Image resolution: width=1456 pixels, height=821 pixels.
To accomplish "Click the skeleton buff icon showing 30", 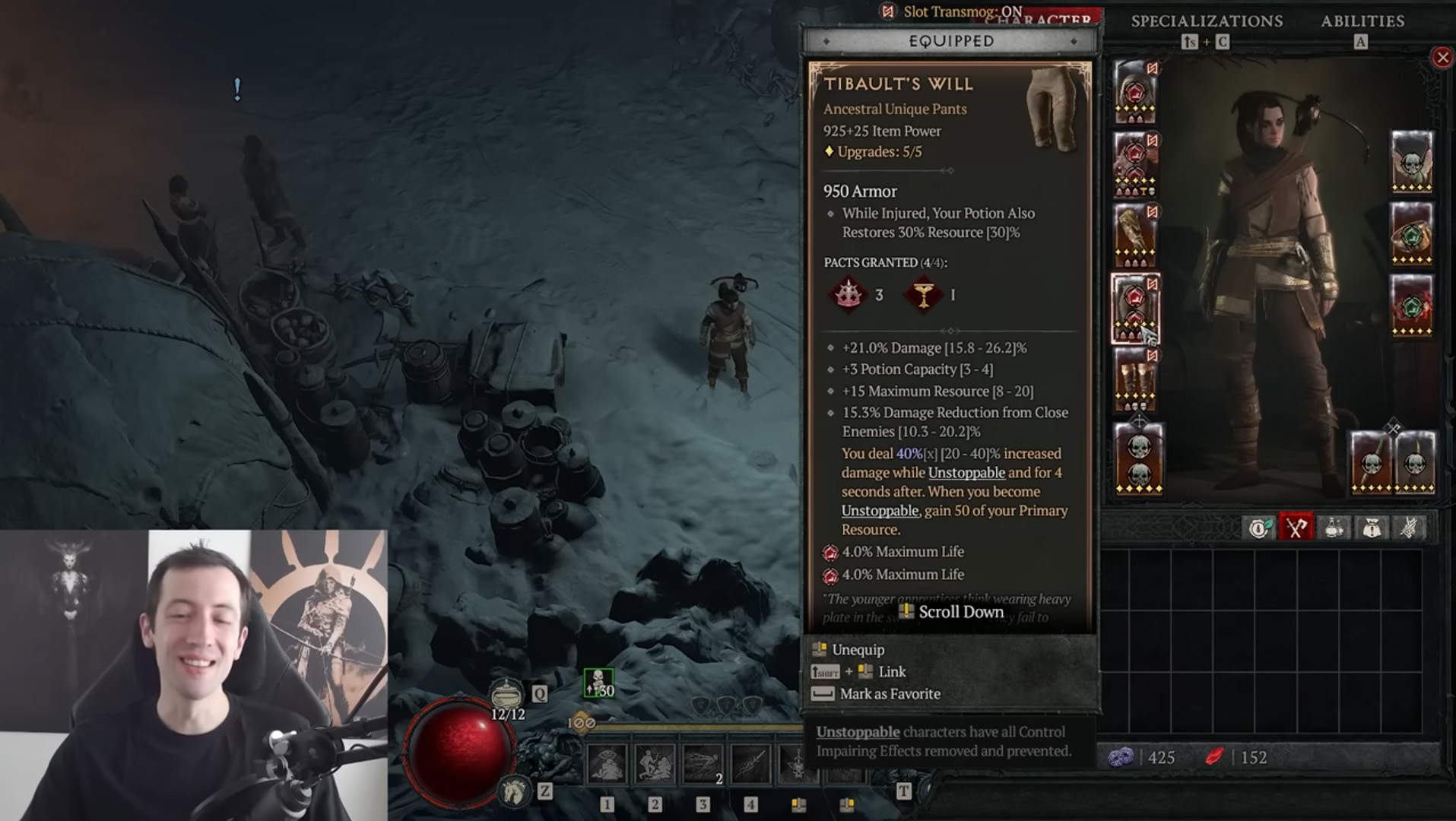I will tap(598, 683).
